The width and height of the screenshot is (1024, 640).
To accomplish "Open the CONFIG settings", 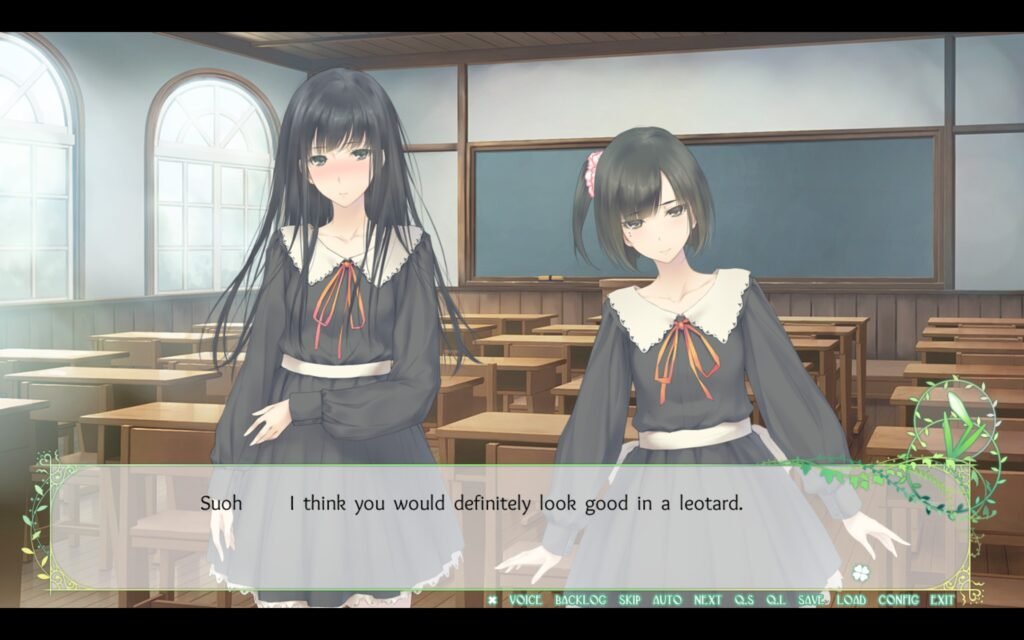I will click(x=898, y=600).
